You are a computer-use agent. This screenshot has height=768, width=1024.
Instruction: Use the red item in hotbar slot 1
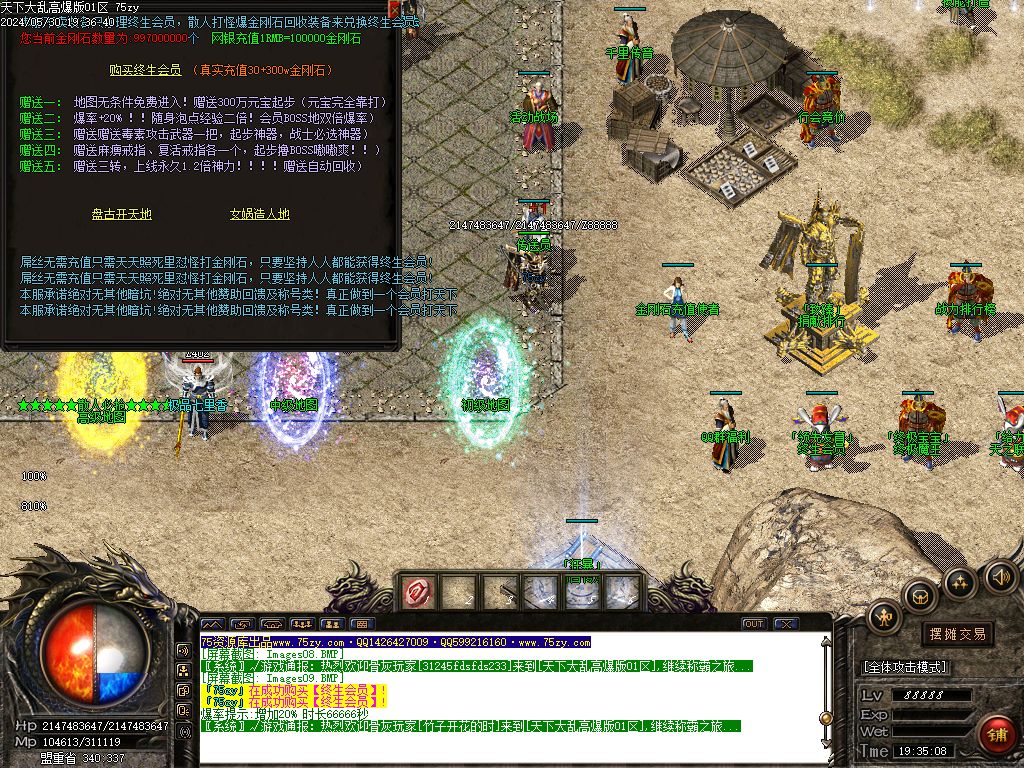point(417,593)
